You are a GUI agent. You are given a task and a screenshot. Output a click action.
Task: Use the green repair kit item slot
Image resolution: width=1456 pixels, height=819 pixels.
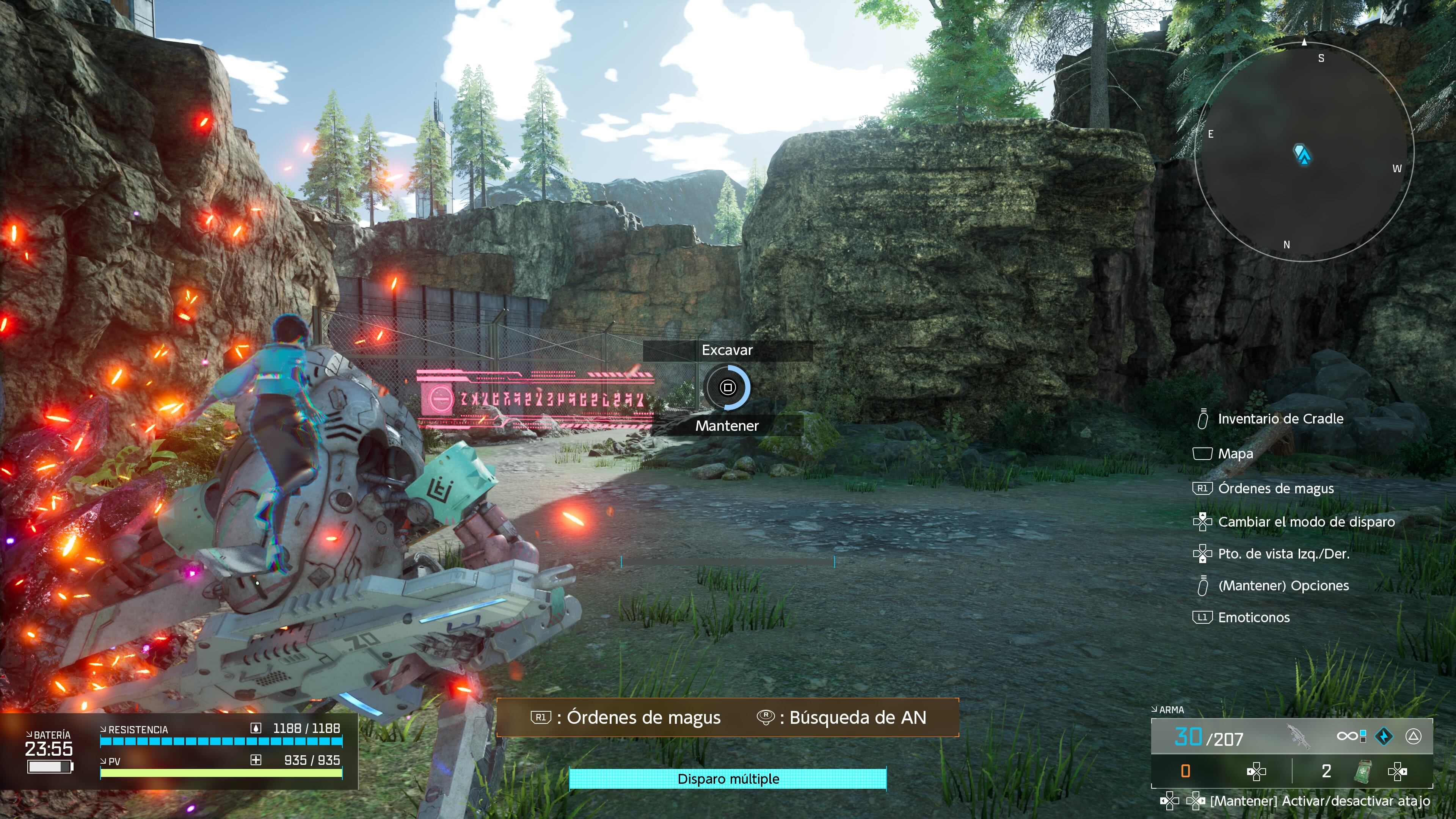[1363, 771]
